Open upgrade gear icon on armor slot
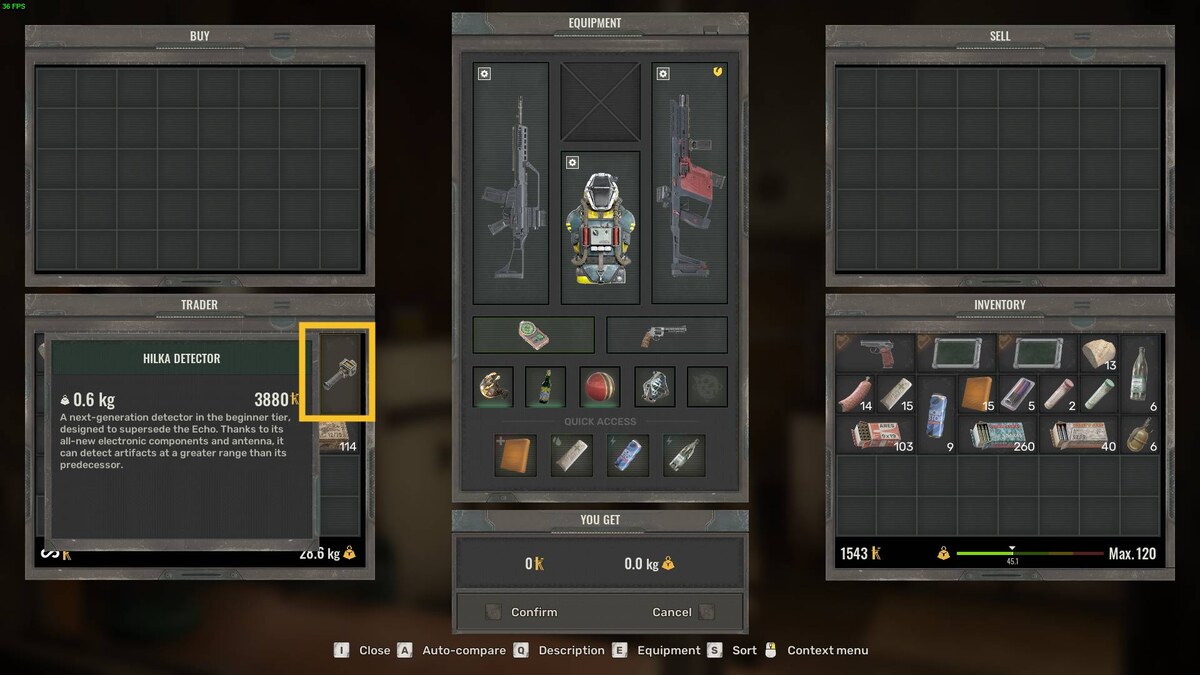Viewport: 1200px width, 675px height. 572,163
